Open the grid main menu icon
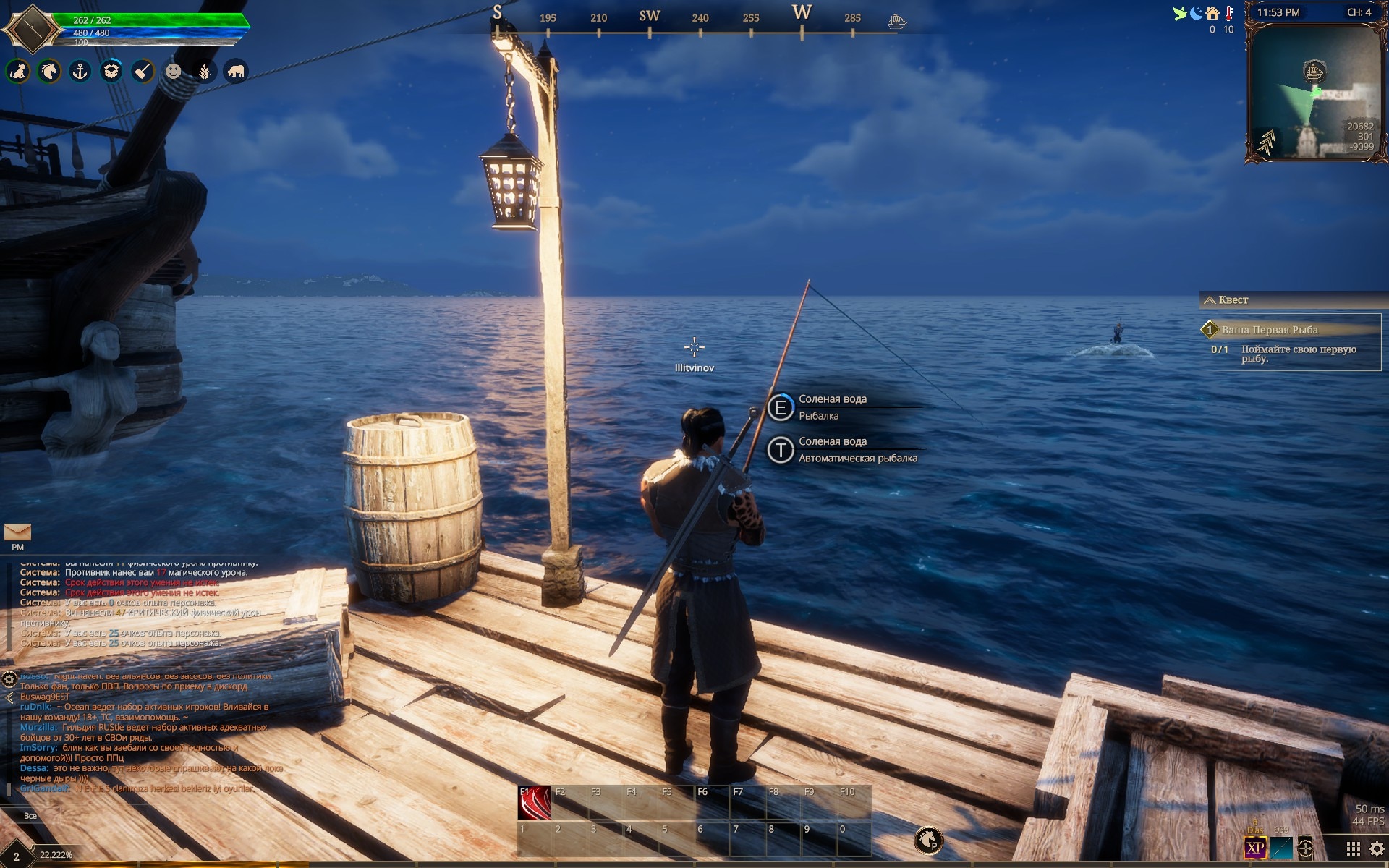 coord(1353,848)
